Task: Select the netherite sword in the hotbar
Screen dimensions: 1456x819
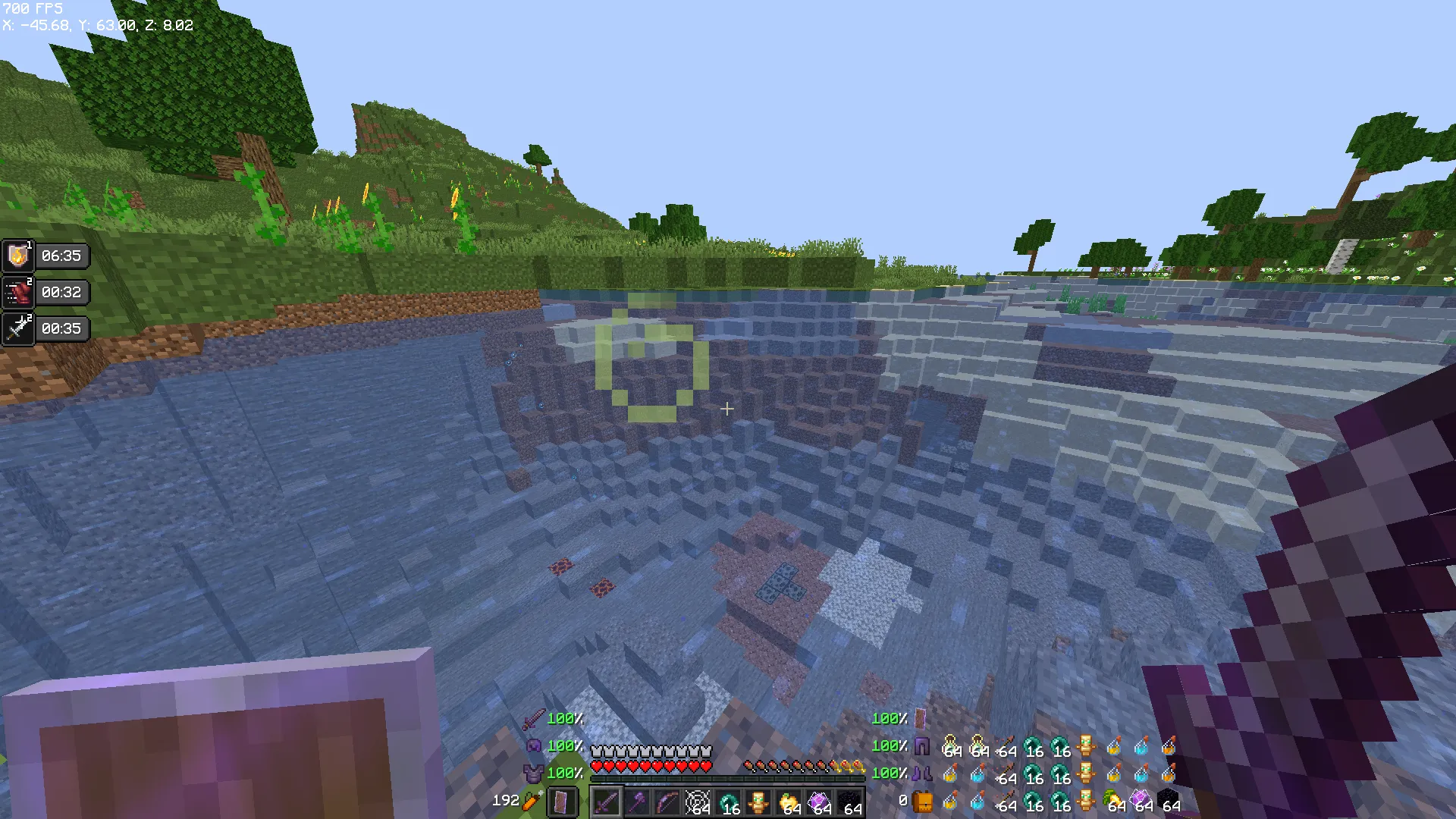Action: point(607,803)
